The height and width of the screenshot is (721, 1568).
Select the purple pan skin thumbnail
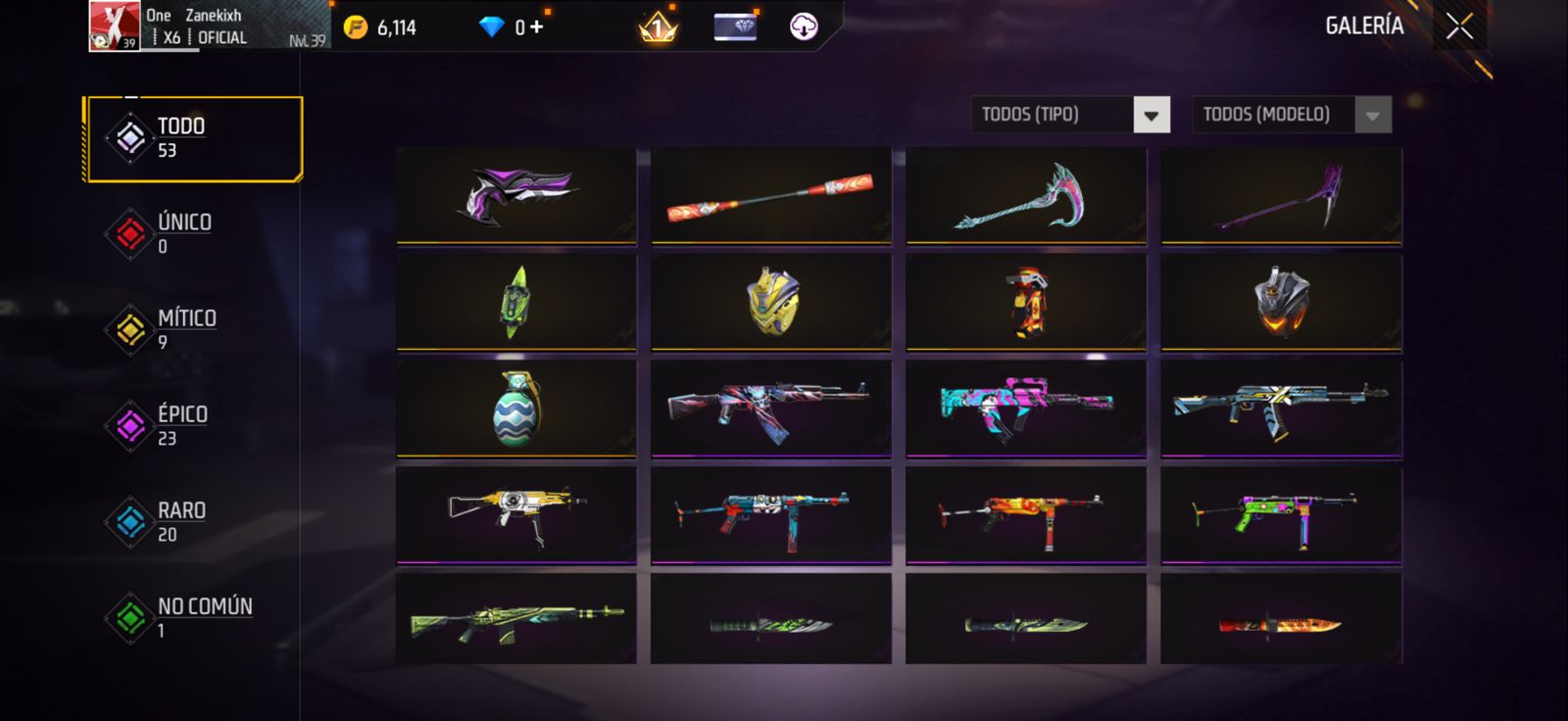pyautogui.click(x=515, y=195)
